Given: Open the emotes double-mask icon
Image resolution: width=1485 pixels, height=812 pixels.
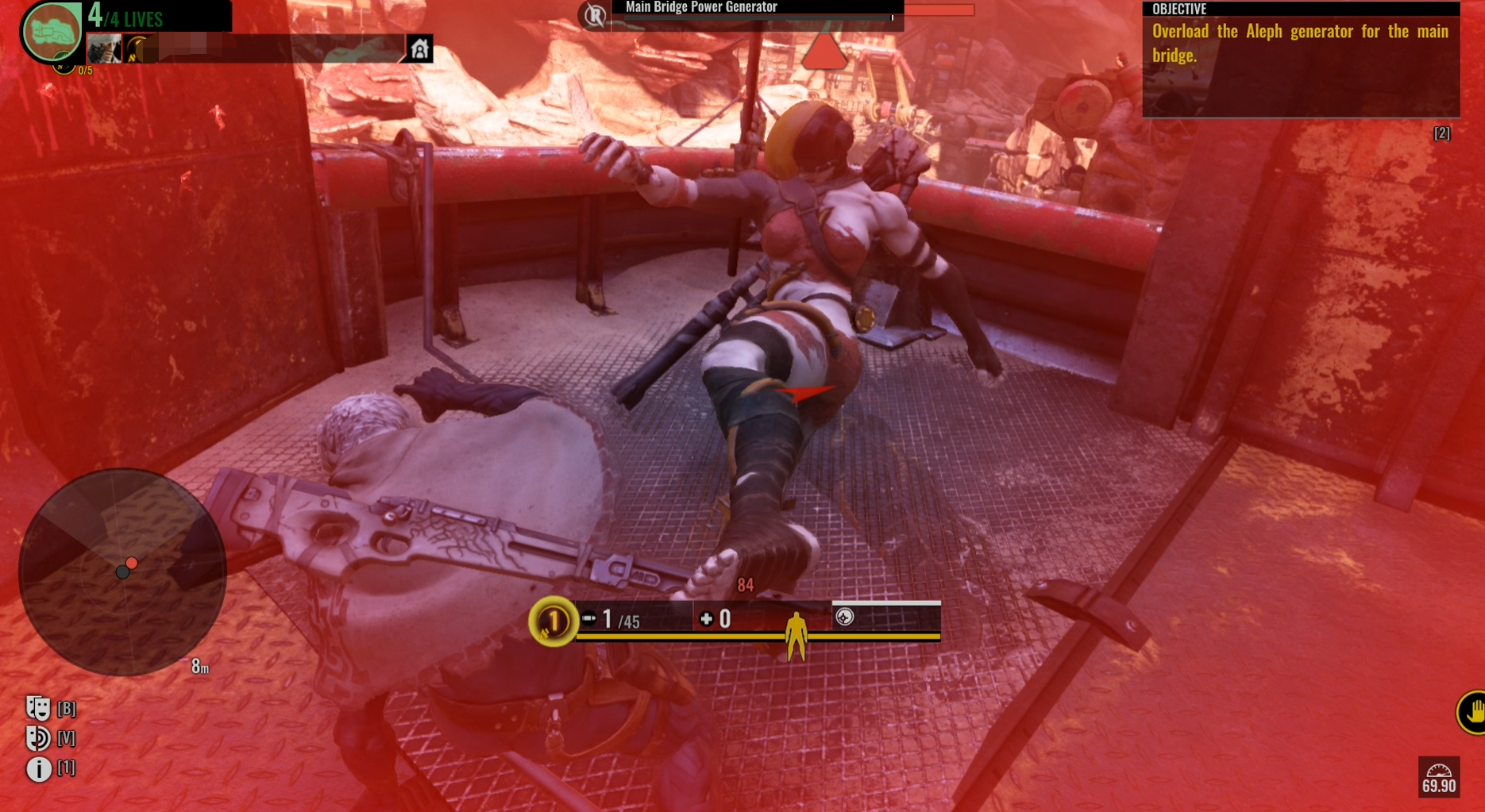Looking at the screenshot, I should tap(37, 708).
